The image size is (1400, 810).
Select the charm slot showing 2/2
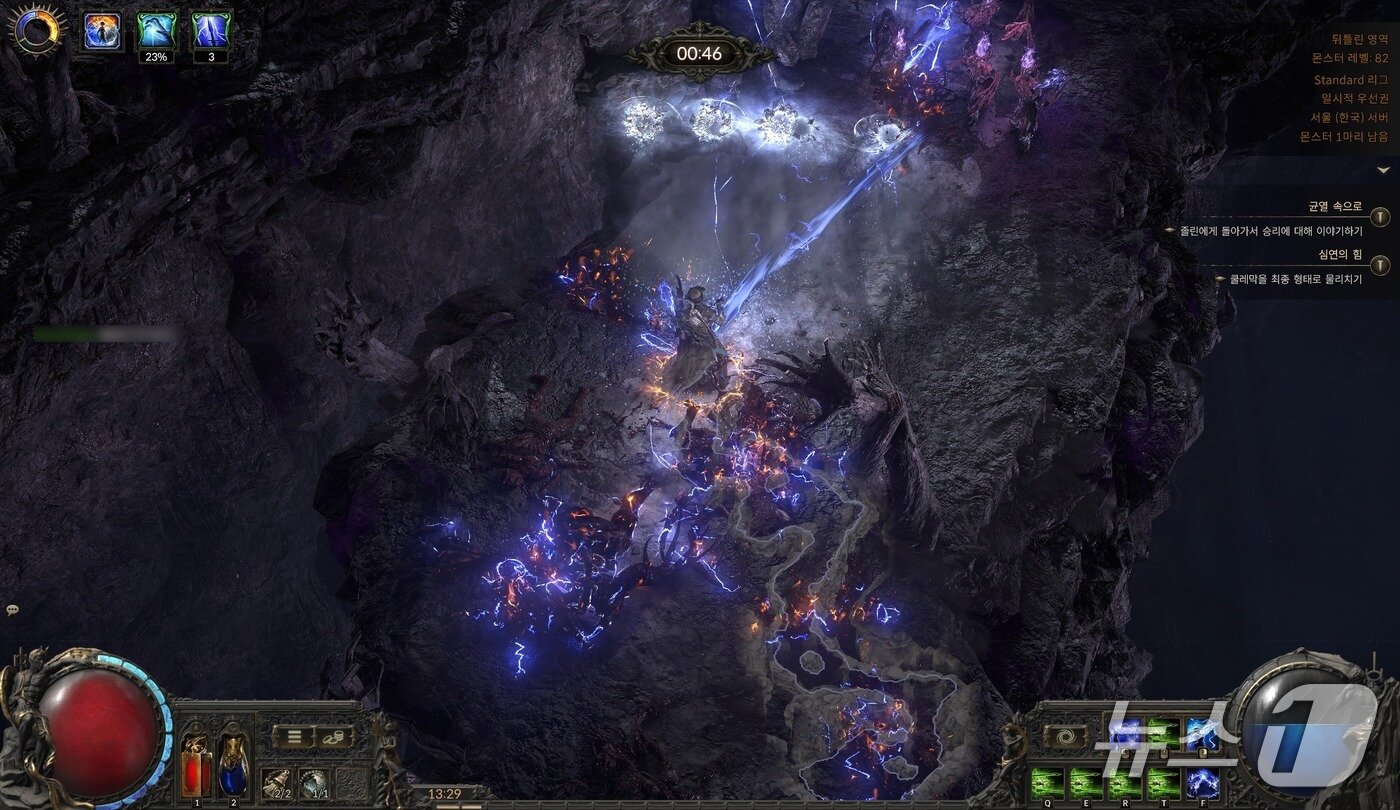[276, 782]
